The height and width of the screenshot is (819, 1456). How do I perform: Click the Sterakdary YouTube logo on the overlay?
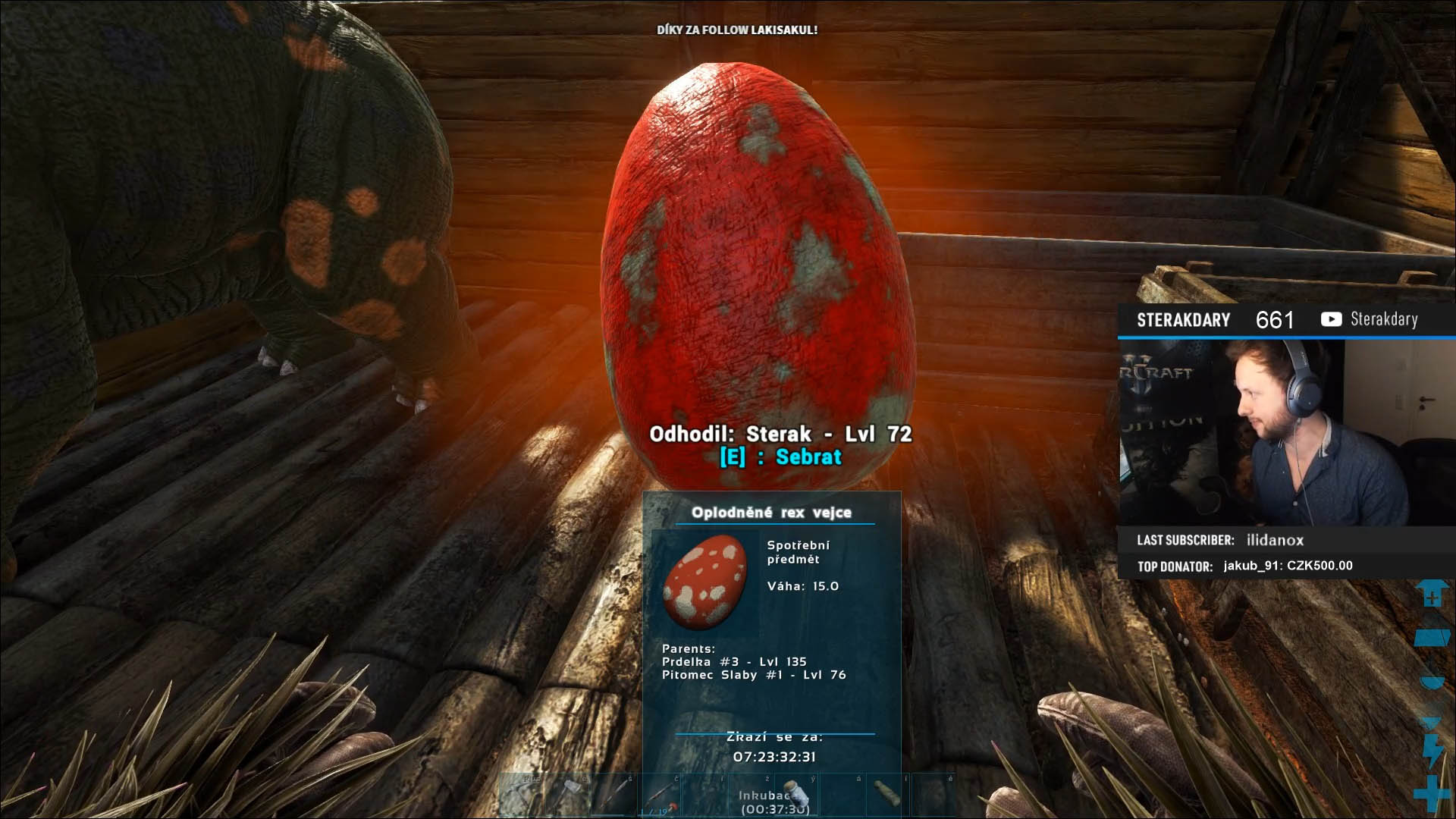tap(1331, 319)
